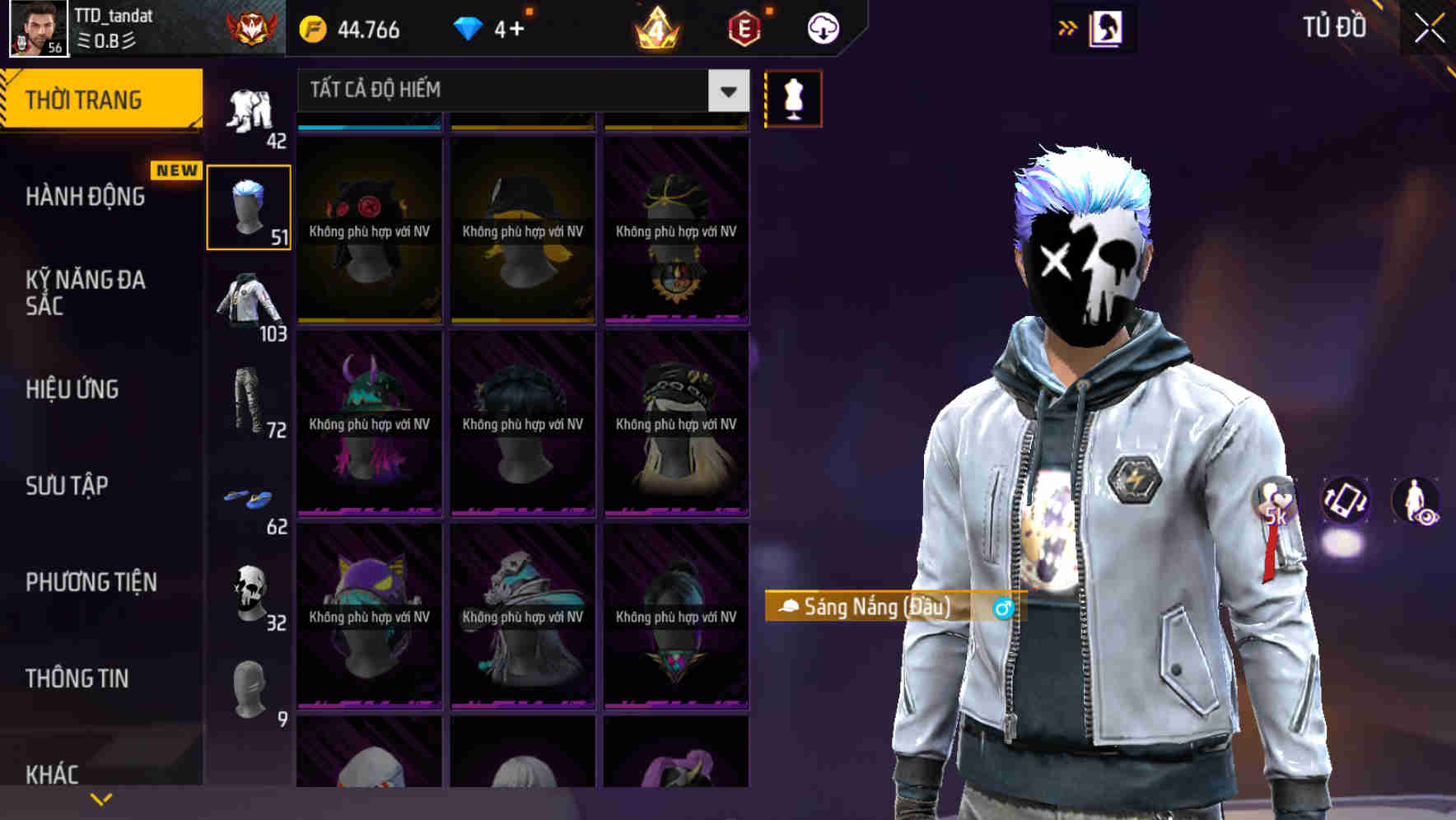The height and width of the screenshot is (820, 1456).
Task: Open the THÔNG TIN section
Action: tap(76, 677)
